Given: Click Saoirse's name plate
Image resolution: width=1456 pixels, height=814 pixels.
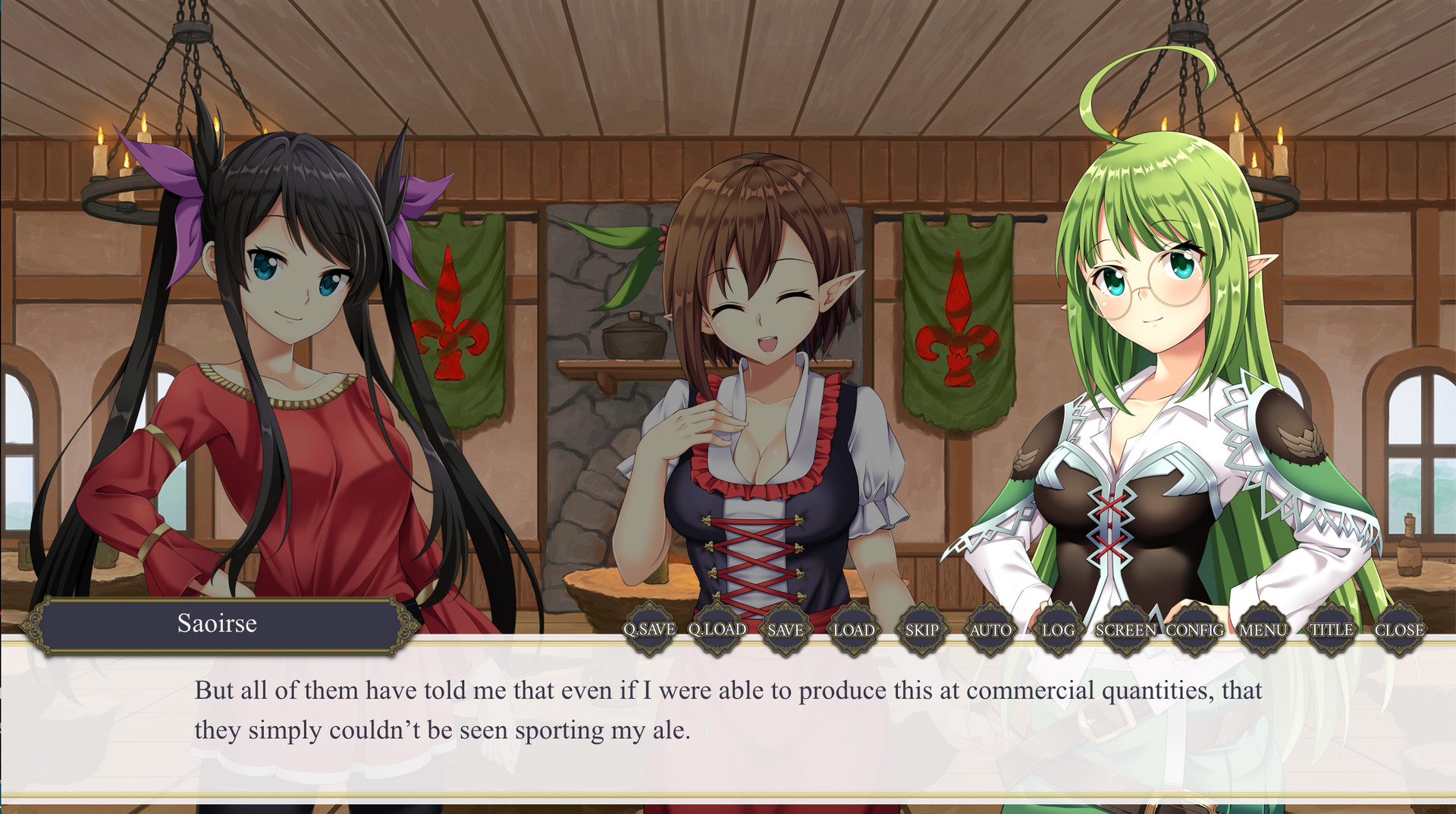Looking at the screenshot, I should (218, 625).
